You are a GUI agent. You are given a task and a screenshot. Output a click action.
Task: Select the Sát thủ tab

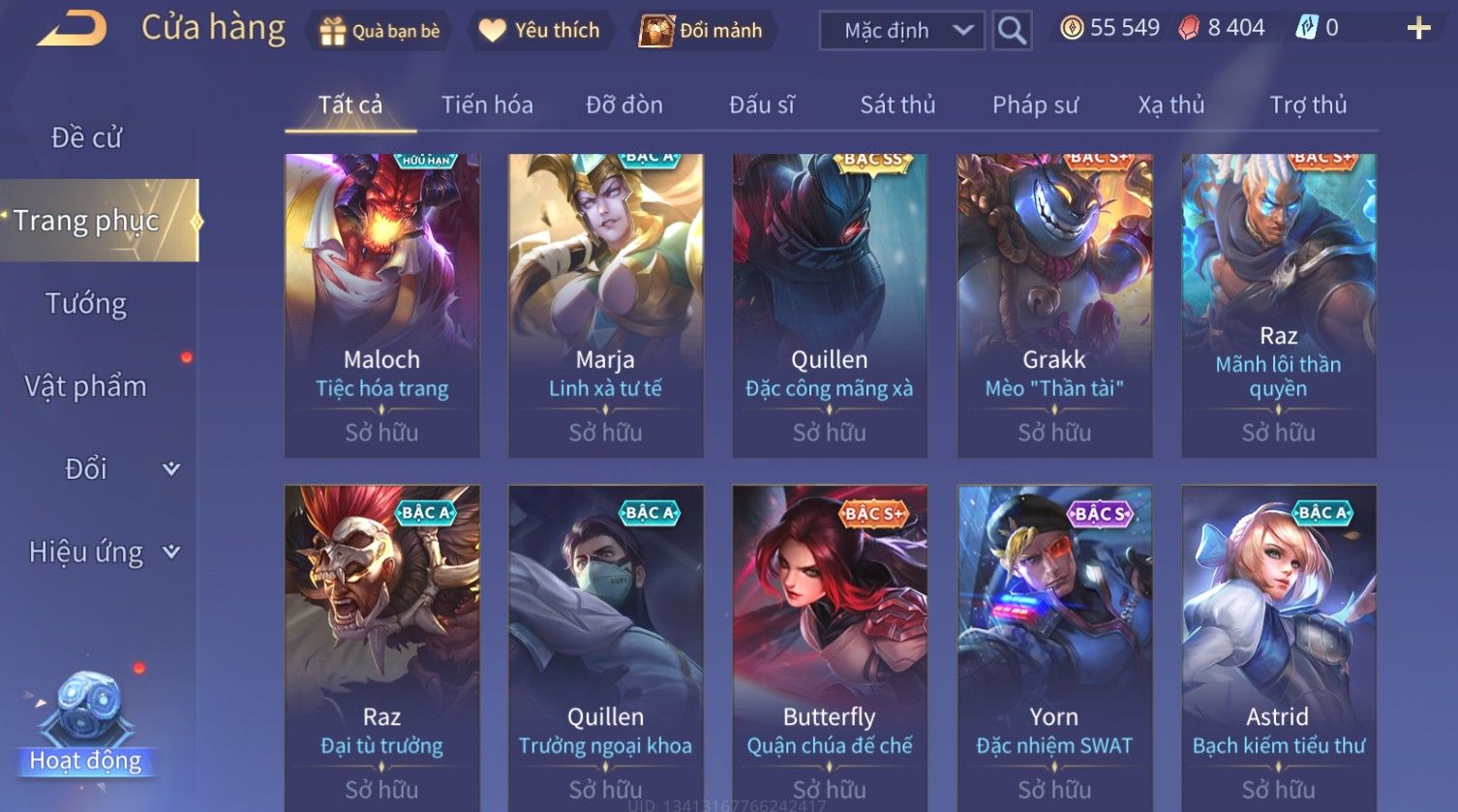tap(897, 105)
